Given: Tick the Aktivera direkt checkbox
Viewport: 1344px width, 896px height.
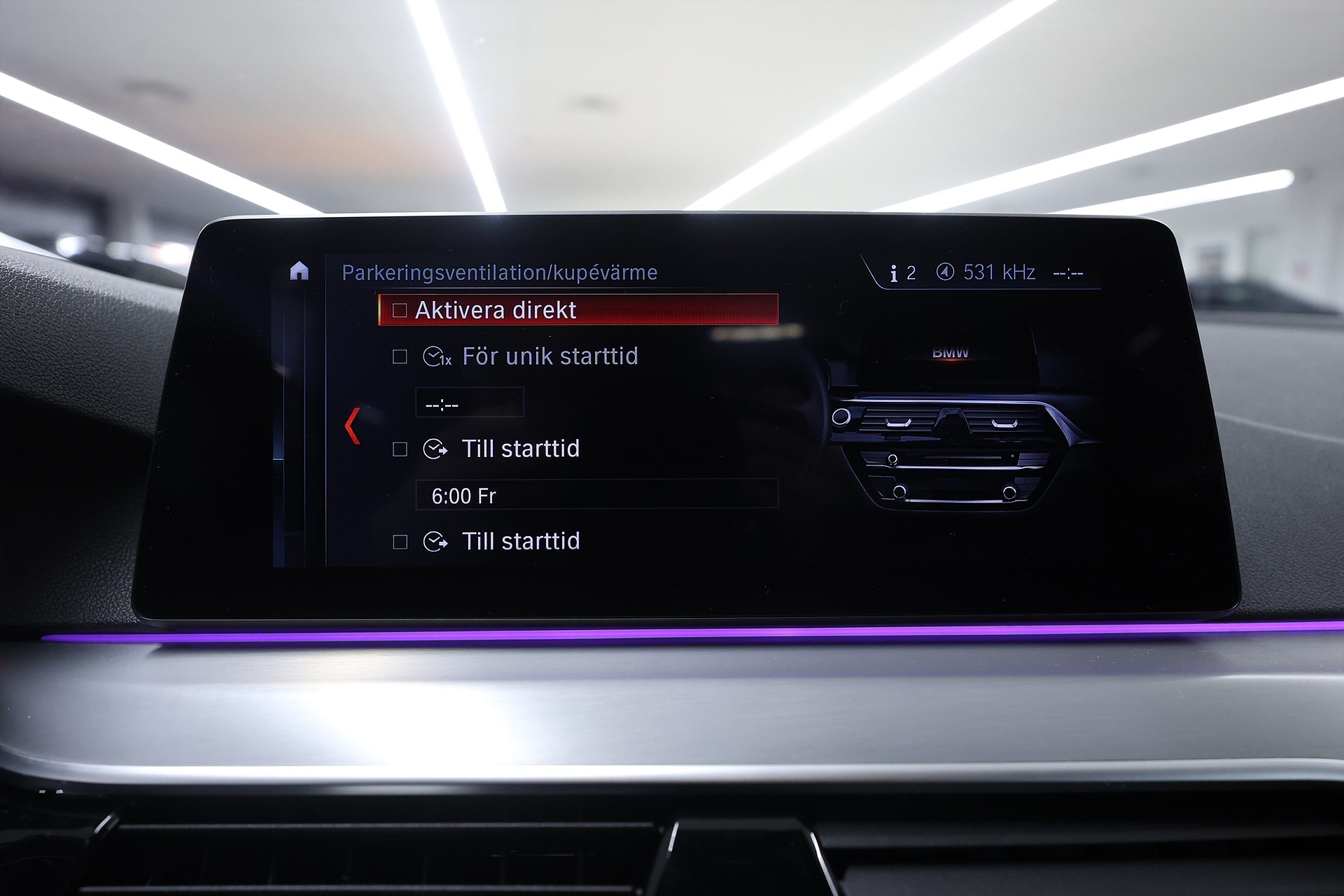Looking at the screenshot, I should pyautogui.click(x=400, y=310).
